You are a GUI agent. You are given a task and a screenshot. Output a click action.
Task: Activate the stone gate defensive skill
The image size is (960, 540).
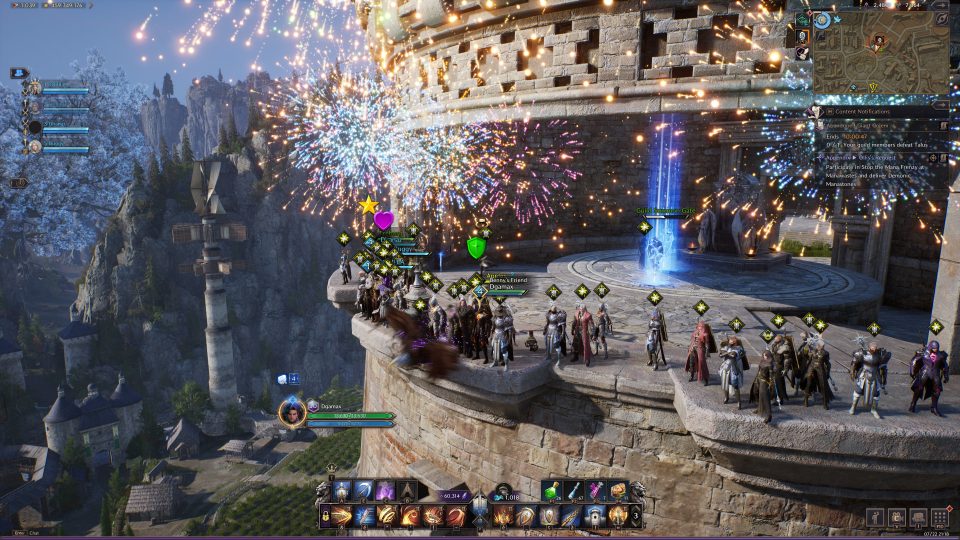tap(594, 516)
